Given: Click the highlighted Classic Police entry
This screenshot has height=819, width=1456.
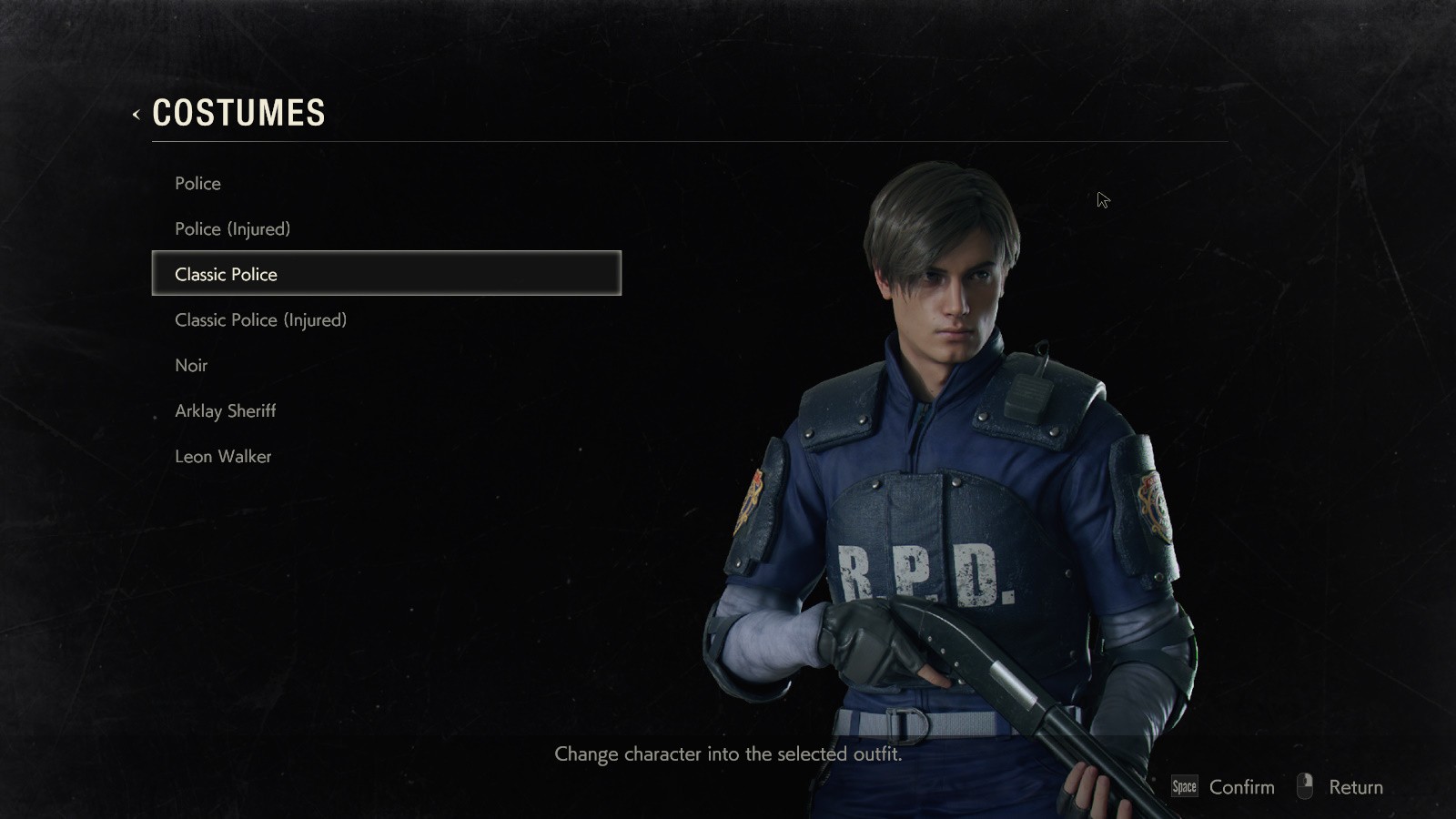Looking at the screenshot, I should tap(386, 274).
